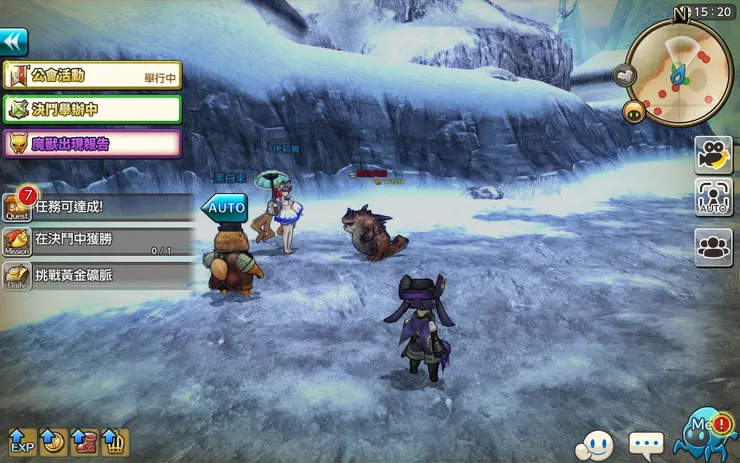The width and height of the screenshot is (740, 463).
Task: Switch the camera view mode
Action: click(713, 155)
